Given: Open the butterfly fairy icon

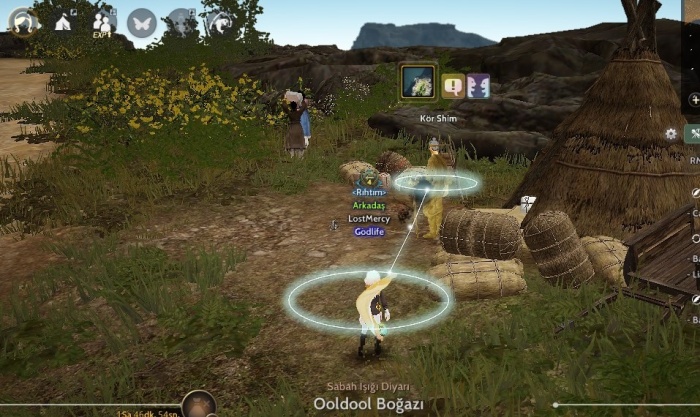Looking at the screenshot, I should point(142,22).
